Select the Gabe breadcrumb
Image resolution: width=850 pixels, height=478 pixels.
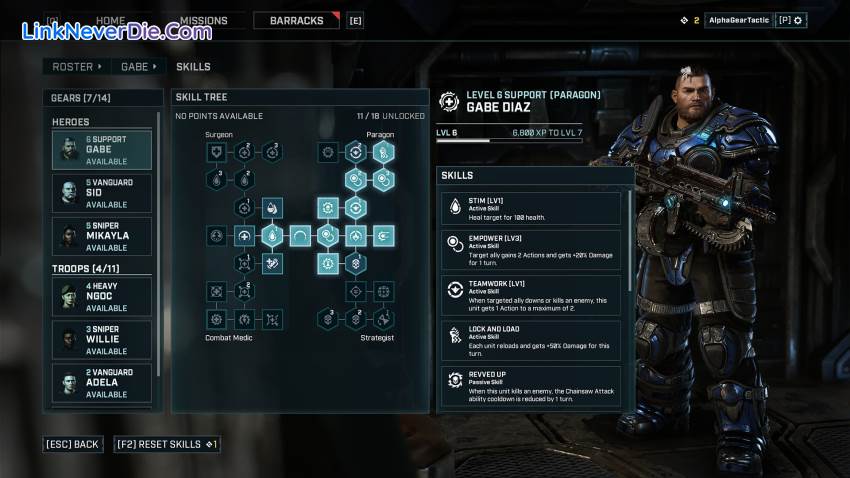[x=135, y=67]
